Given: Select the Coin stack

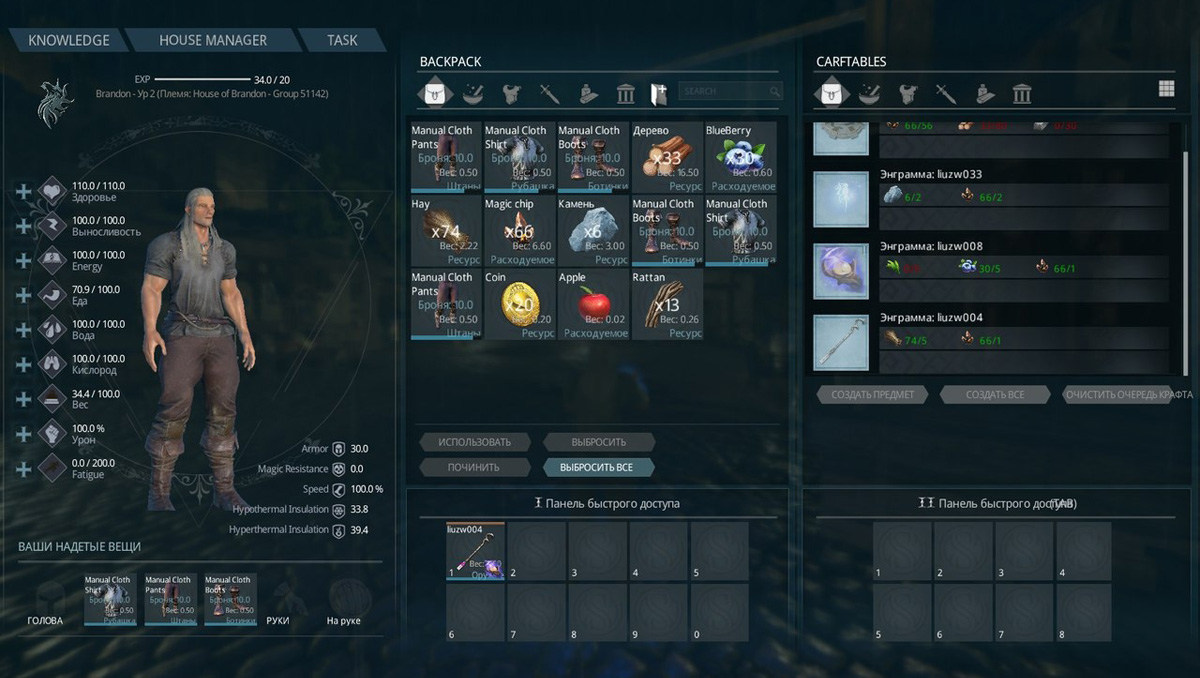Looking at the screenshot, I should coord(519,305).
